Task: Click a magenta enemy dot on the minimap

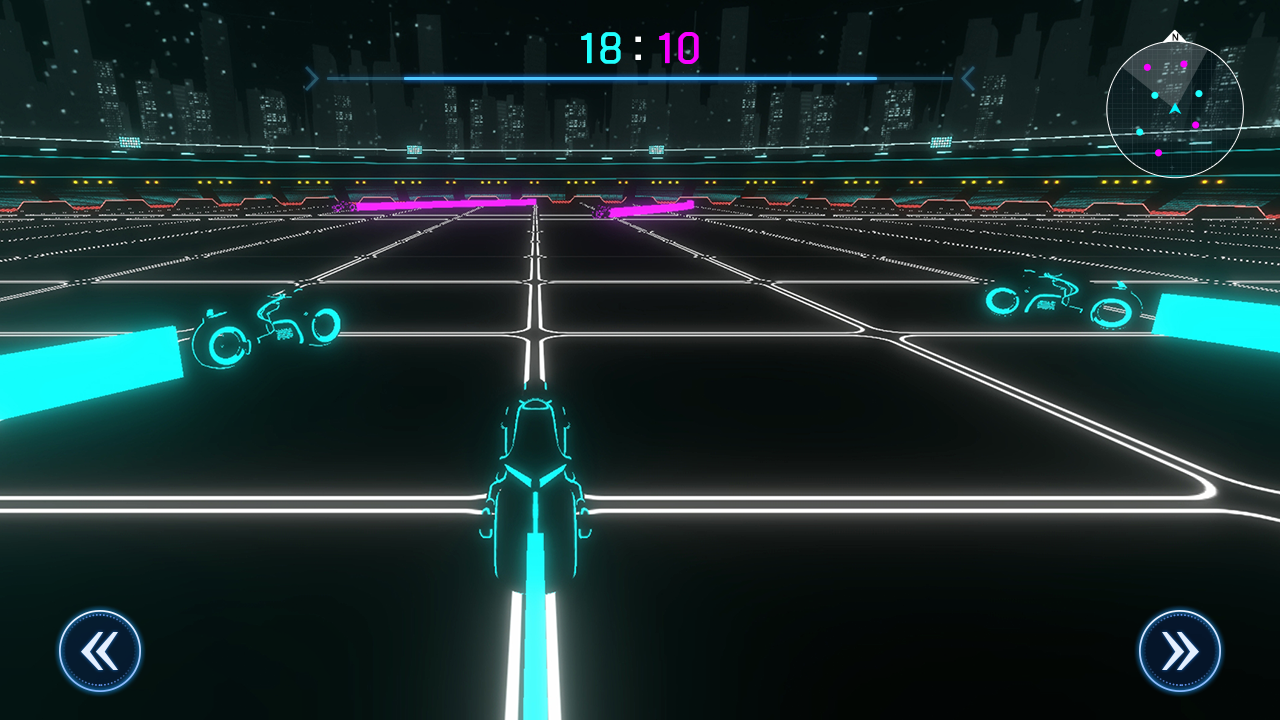Action: (x=1184, y=64)
